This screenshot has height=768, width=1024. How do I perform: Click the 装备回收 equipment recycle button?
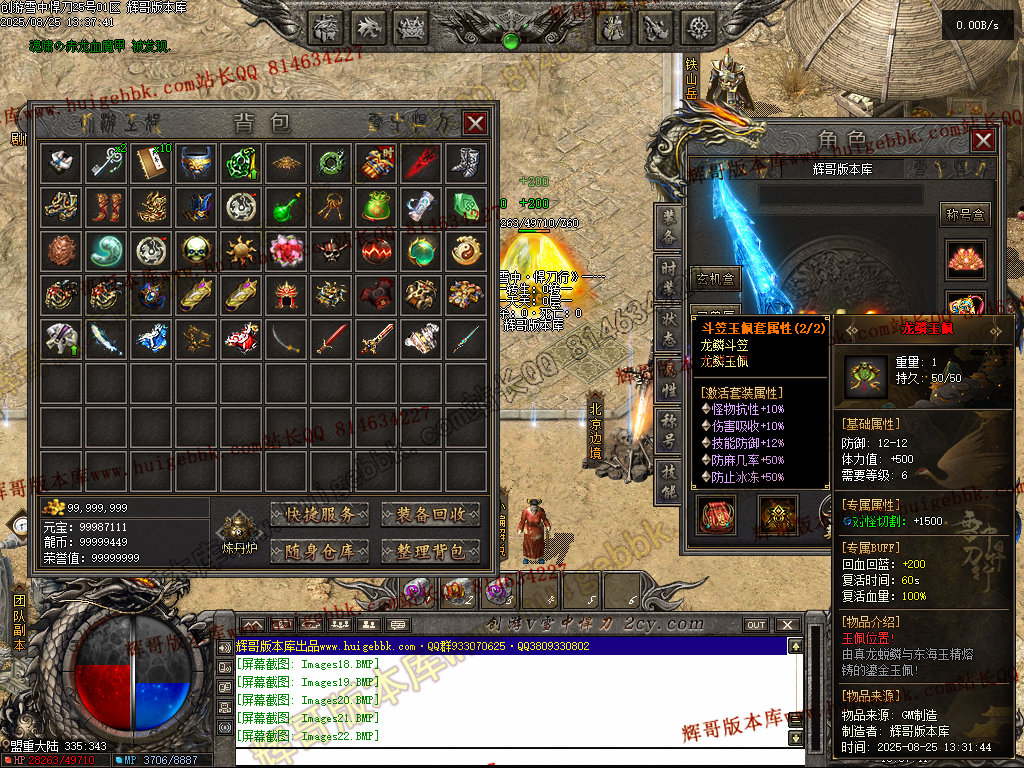430,514
